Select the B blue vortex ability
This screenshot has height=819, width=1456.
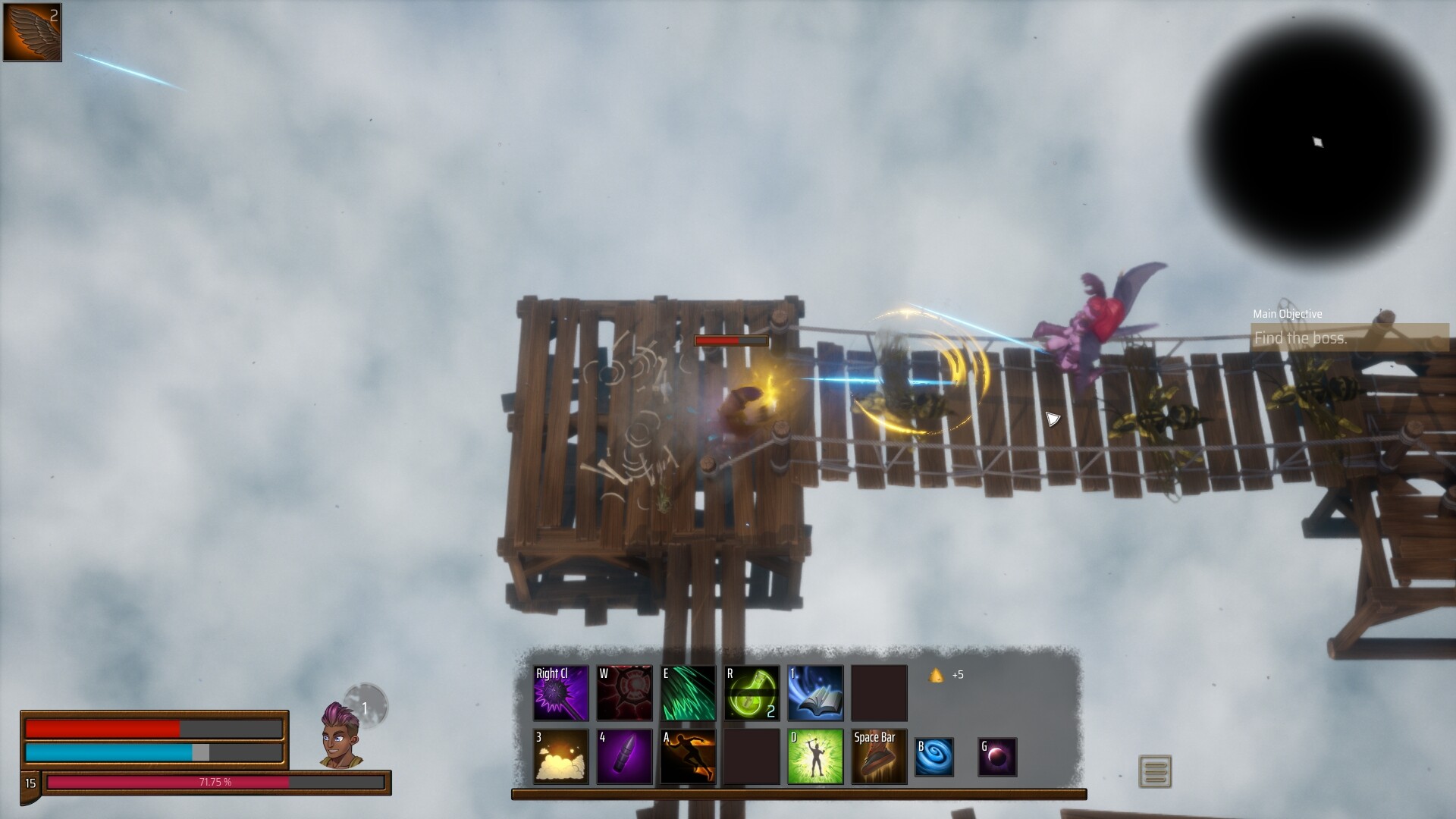934,756
